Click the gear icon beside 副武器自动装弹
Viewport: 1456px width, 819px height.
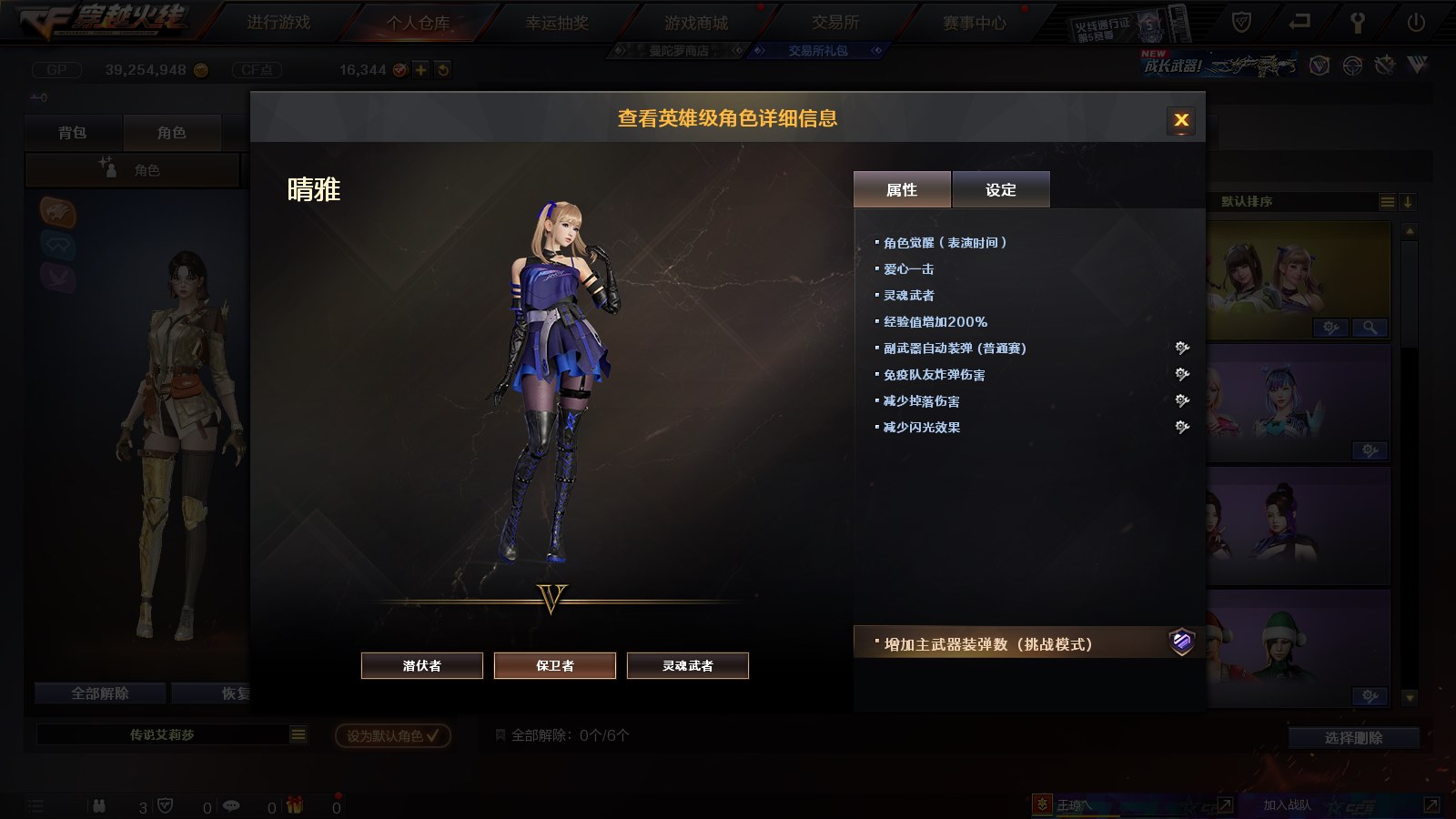click(x=1182, y=348)
